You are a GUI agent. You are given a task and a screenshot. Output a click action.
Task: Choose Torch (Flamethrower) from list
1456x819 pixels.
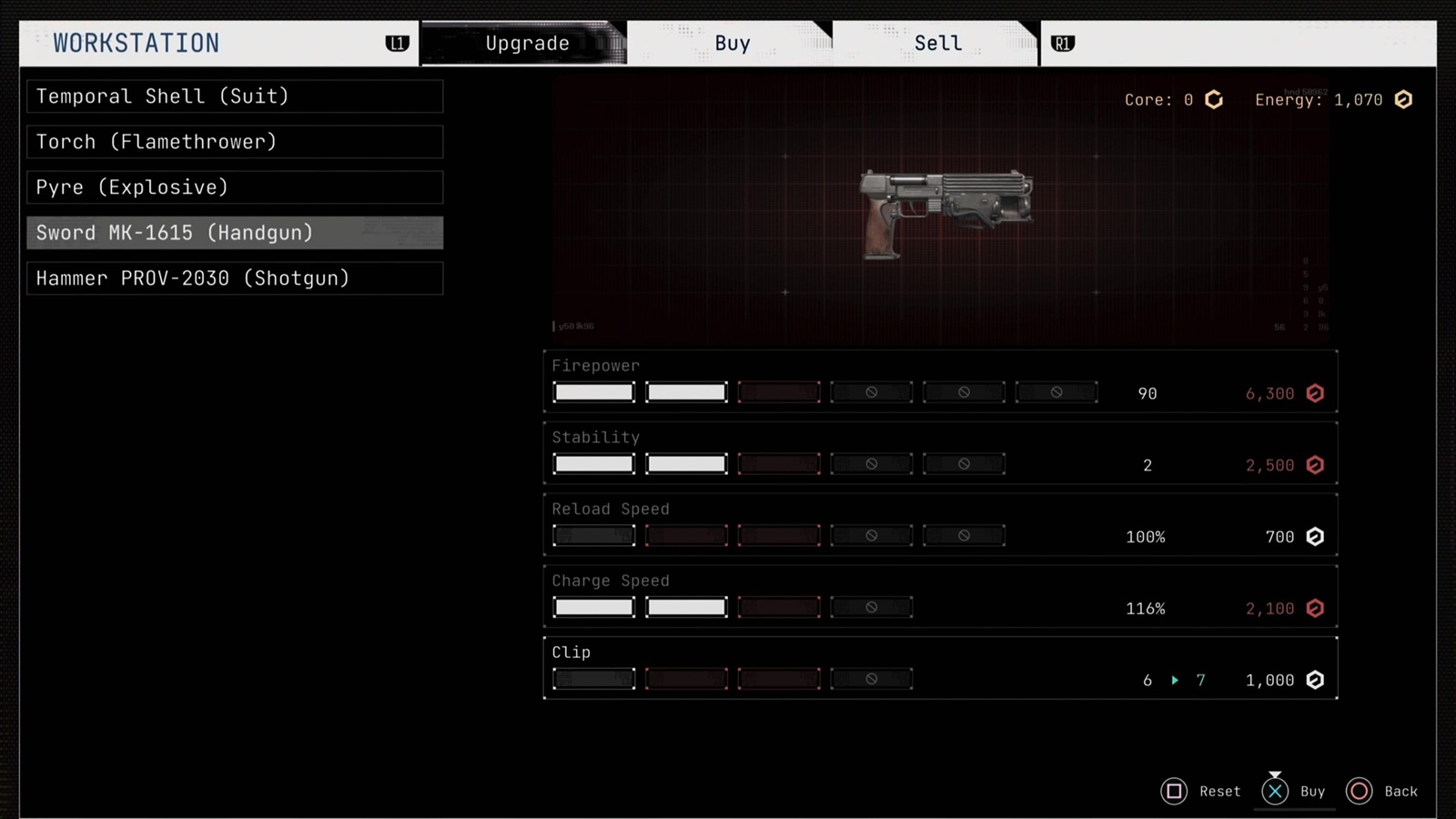[235, 142]
